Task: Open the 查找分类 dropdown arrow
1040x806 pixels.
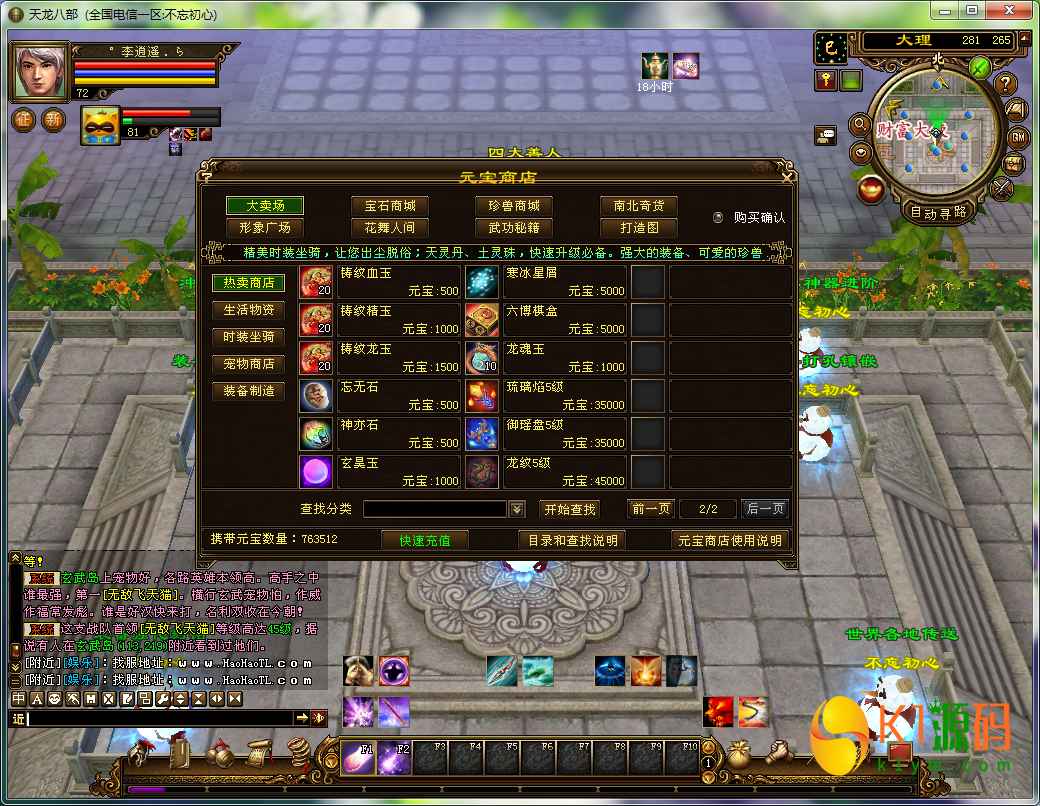Action: (517, 510)
